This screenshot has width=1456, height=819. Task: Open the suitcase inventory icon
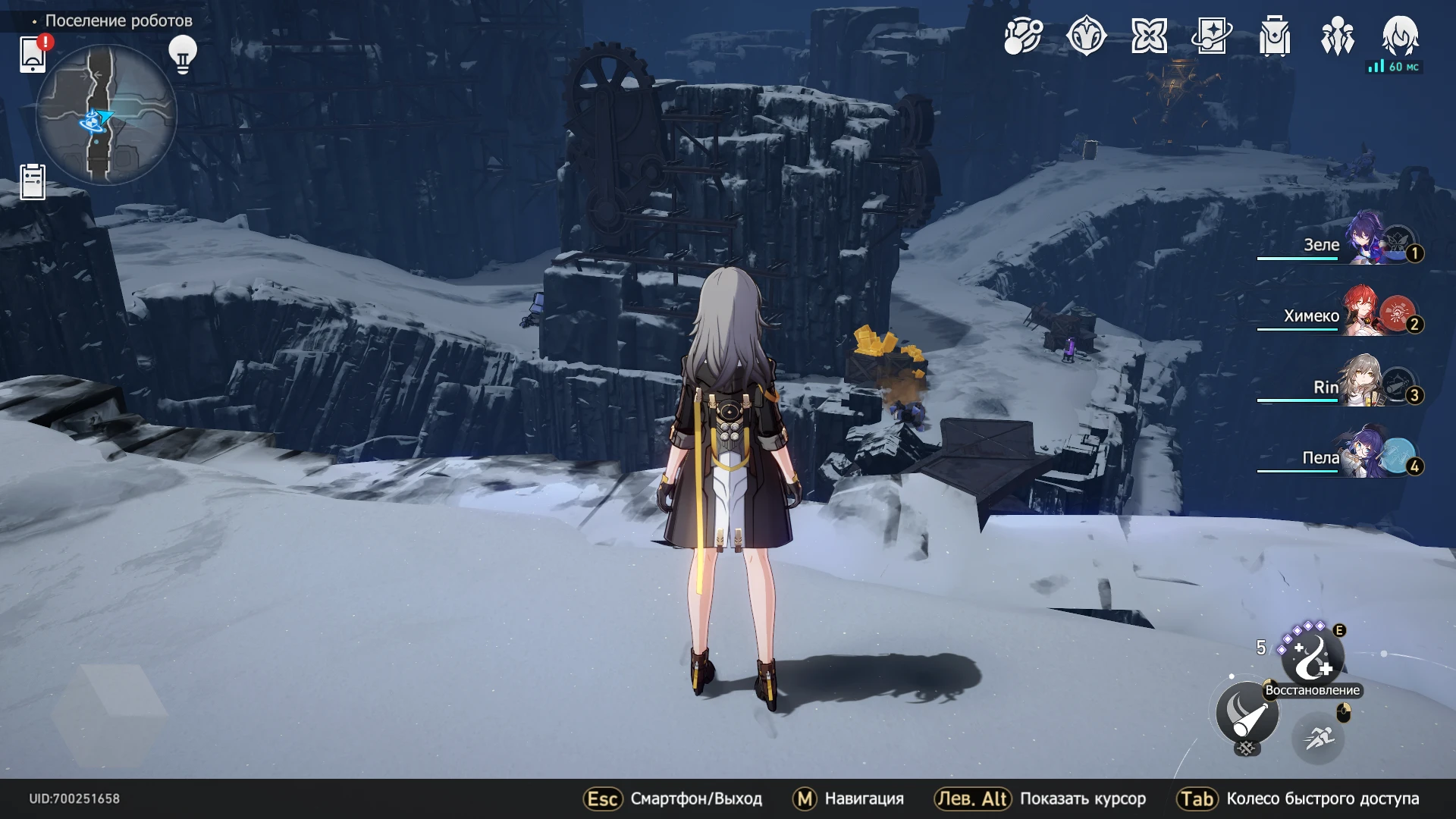click(1275, 36)
